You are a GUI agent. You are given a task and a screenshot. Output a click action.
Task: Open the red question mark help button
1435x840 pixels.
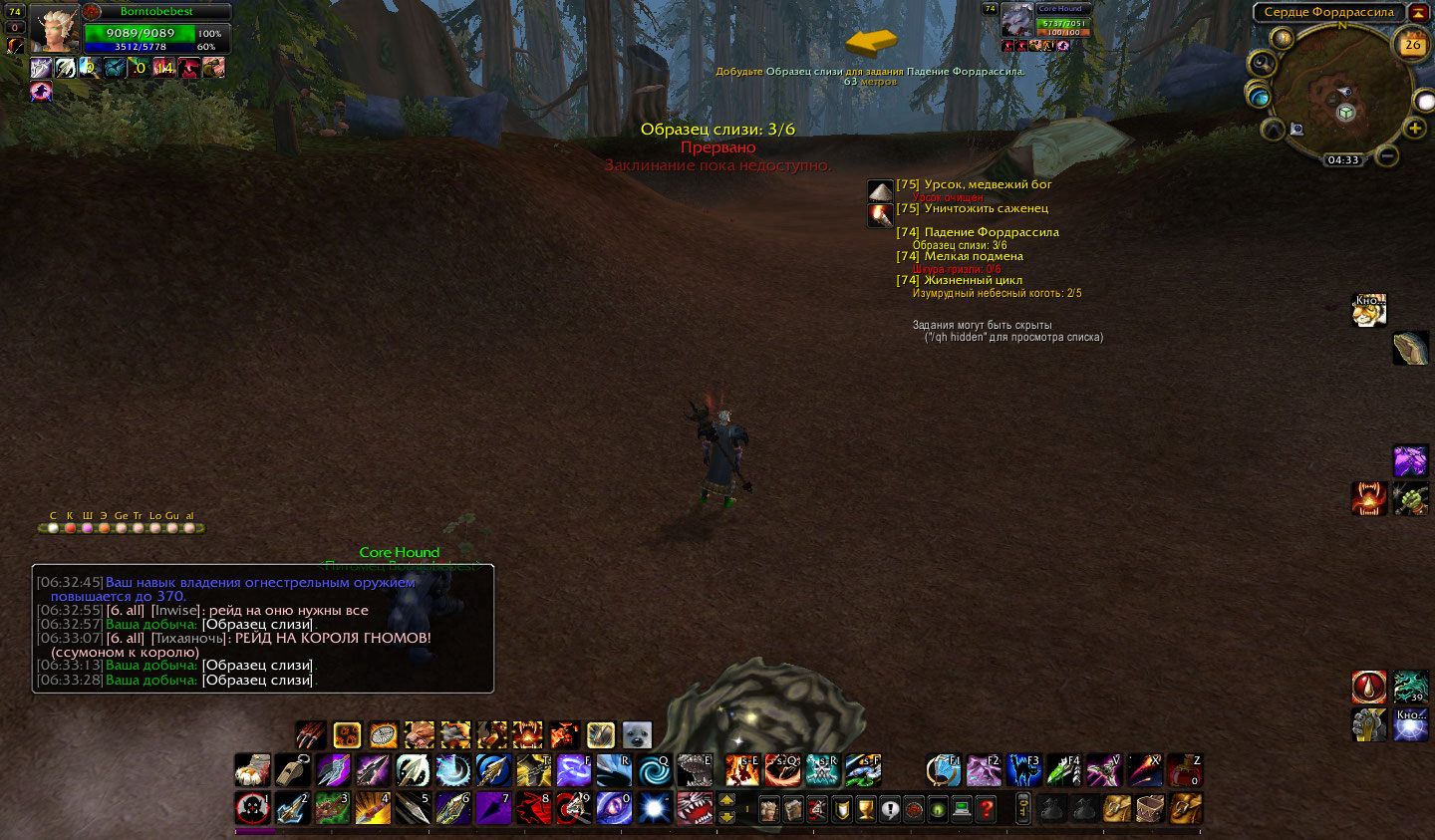pos(986,809)
